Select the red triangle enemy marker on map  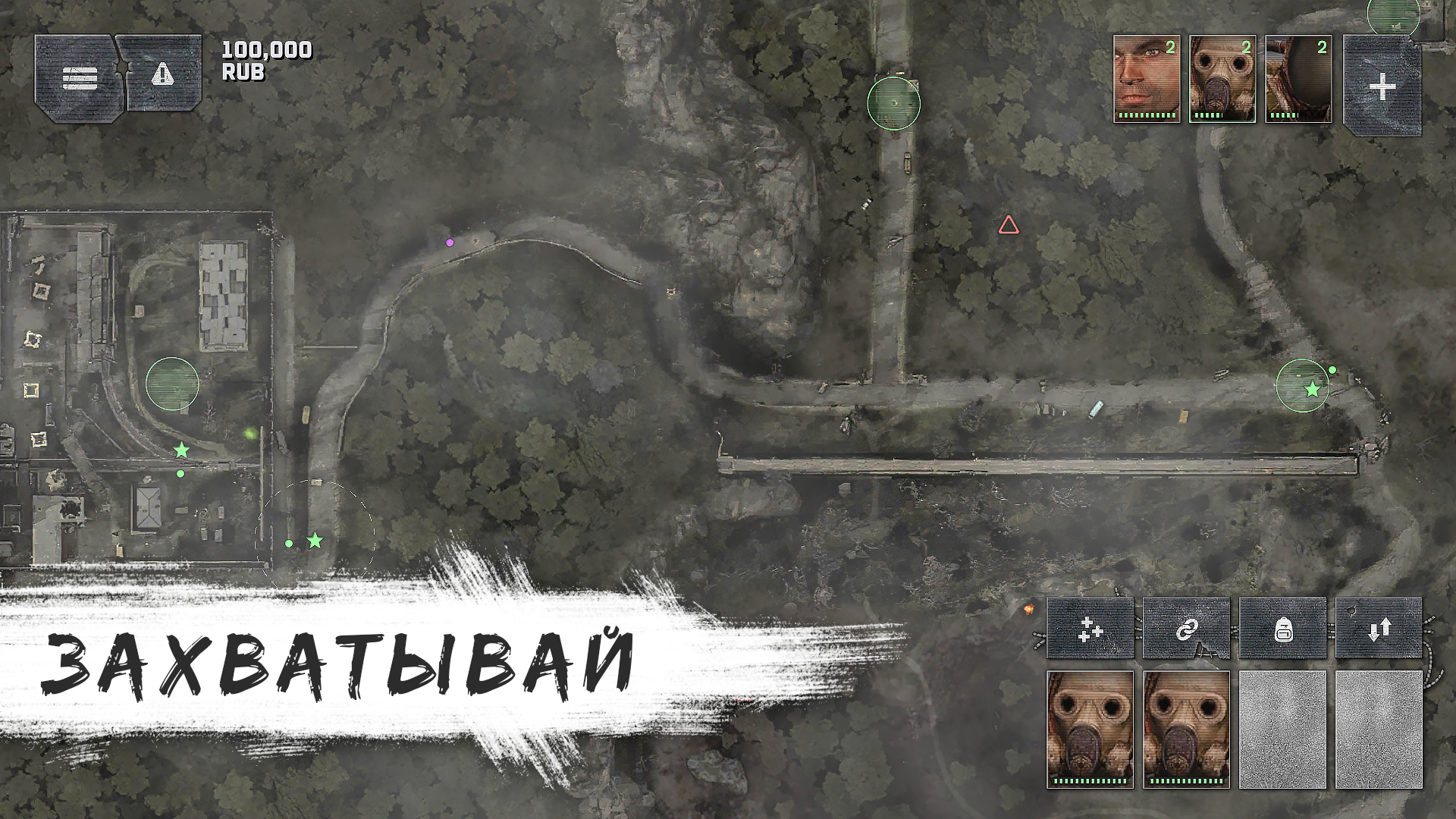point(1009,224)
